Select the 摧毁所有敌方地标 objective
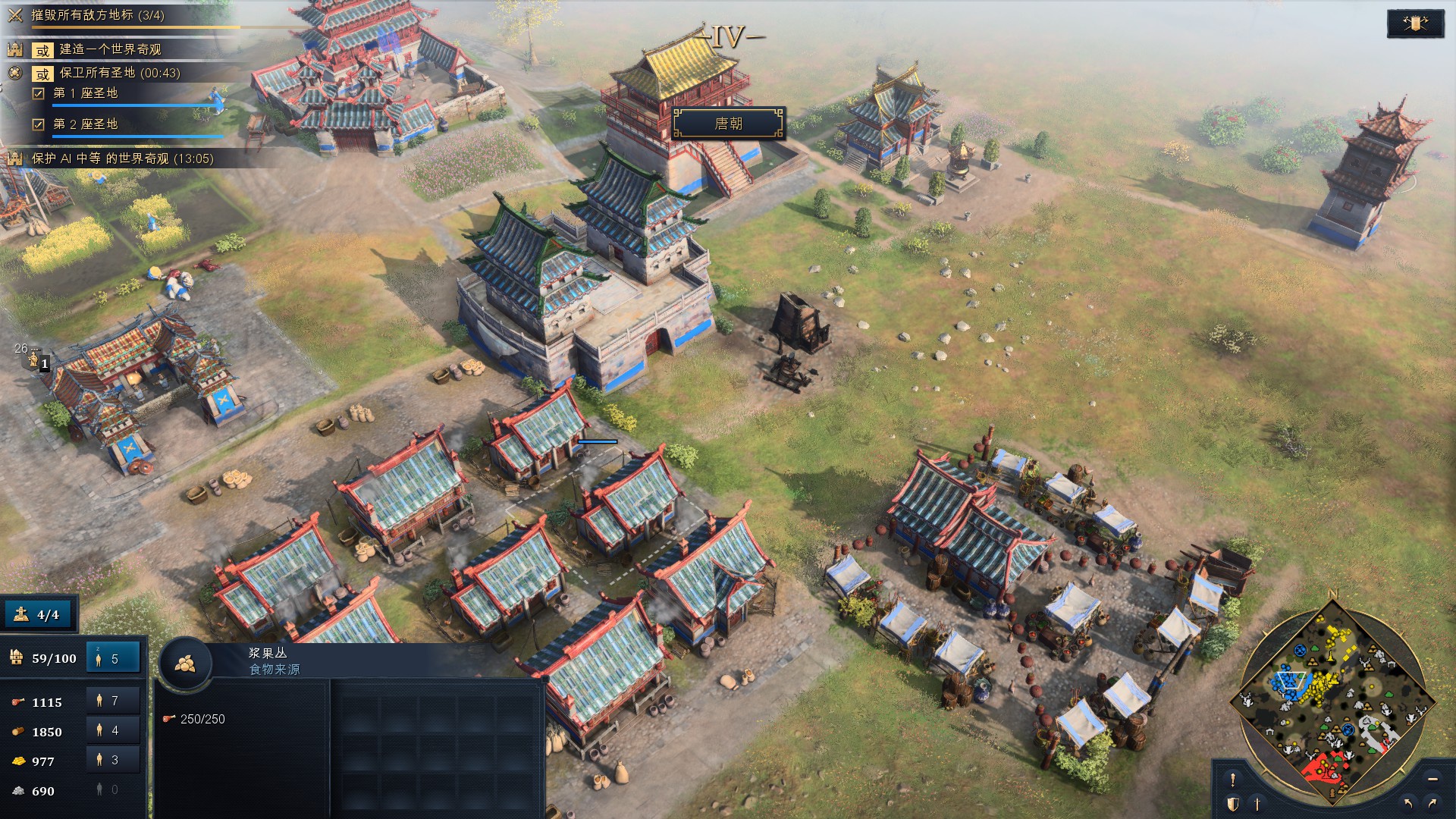The height and width of the screenshot is (819, 1456). tap(97, 15)
